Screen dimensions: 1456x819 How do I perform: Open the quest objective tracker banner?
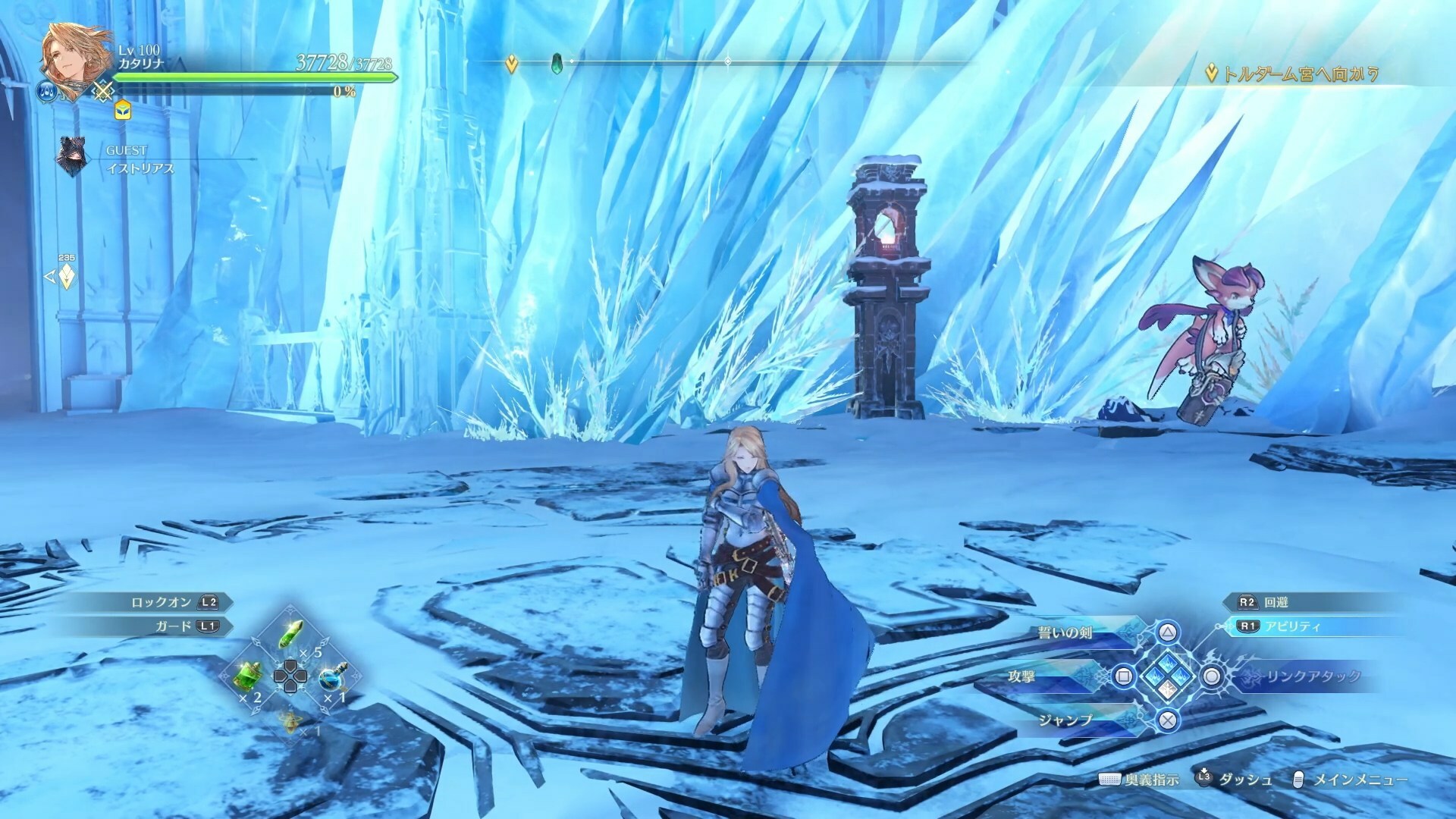click(x=1291, y=74)
